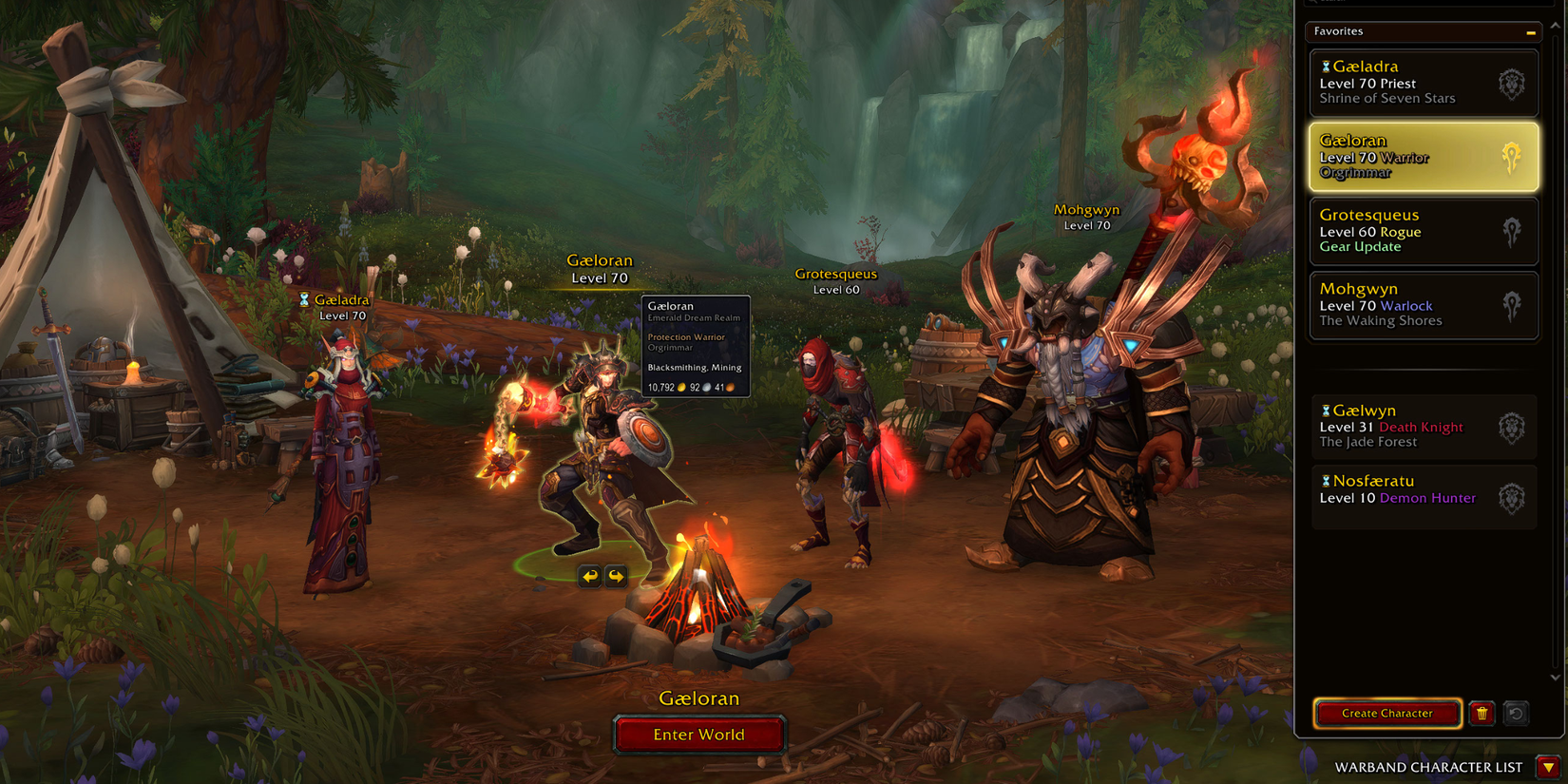1568x784 pixels.
Task: Open Create Character
Action: coord(1387,714)
